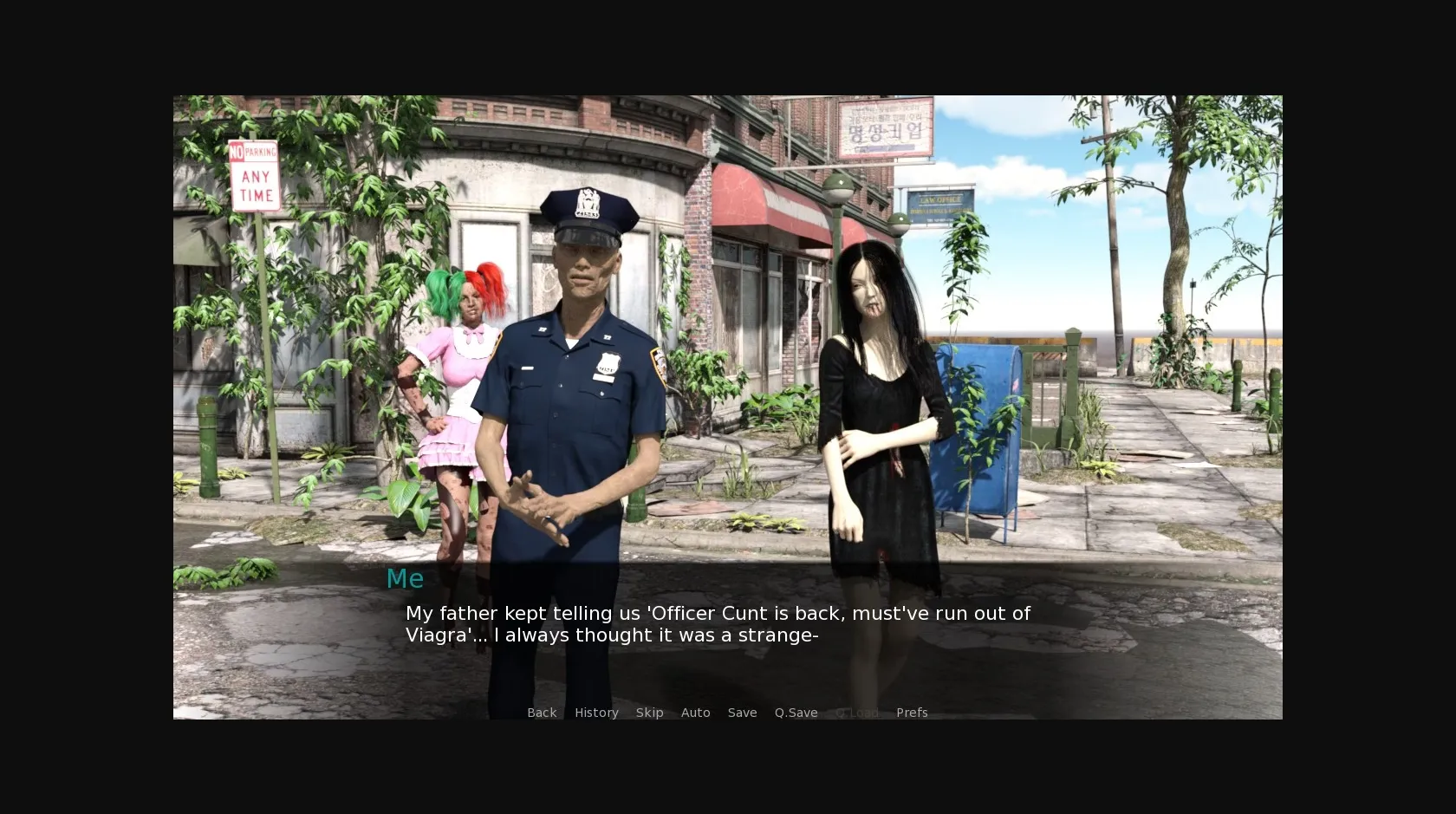Screen dimensions: 1456x814
Task: Click the dialogue text to advance
Action: point(717,623)
